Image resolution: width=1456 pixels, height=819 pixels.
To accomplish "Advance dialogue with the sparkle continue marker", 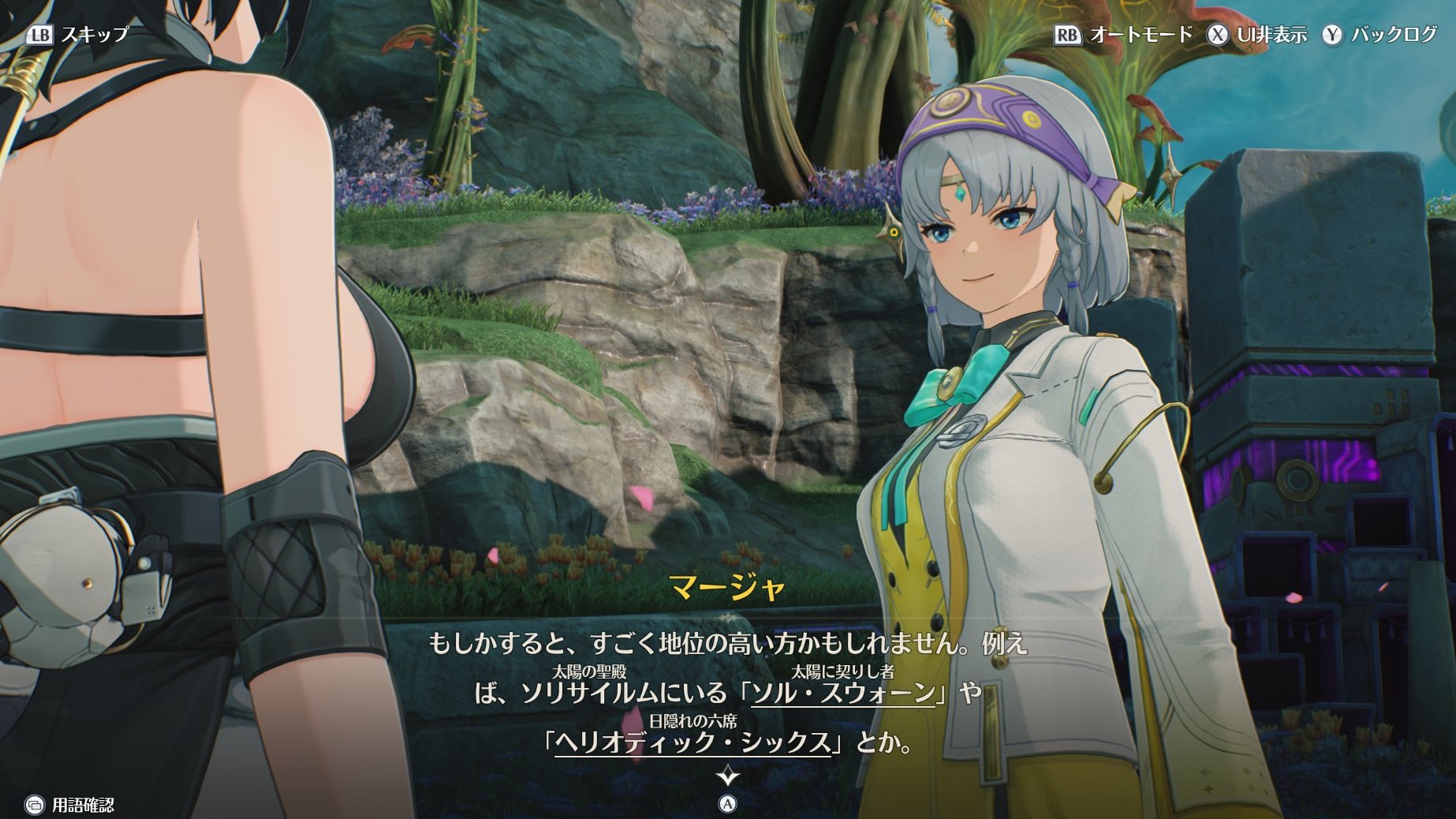I will (x=727, y=777).
